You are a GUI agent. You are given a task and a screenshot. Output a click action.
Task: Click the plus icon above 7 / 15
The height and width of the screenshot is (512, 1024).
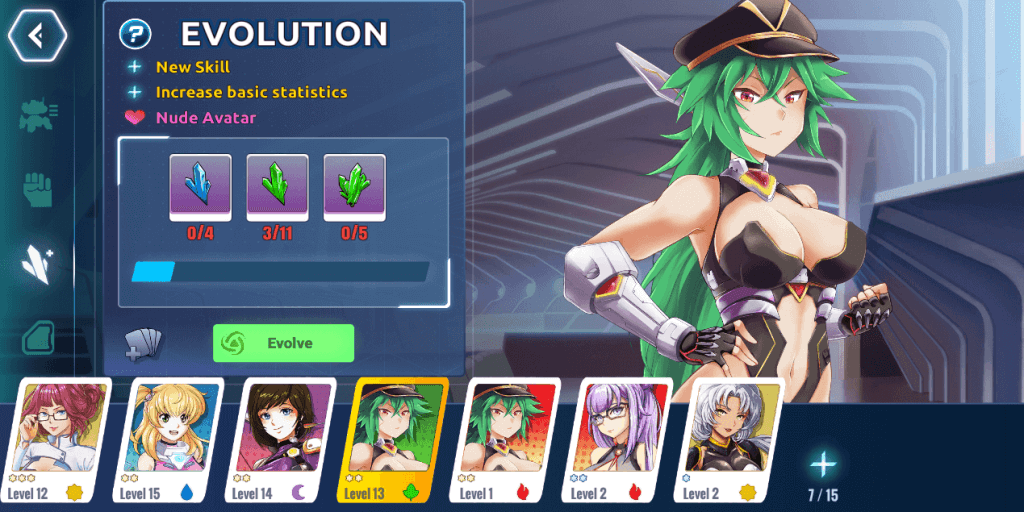[x=823, y=464]
